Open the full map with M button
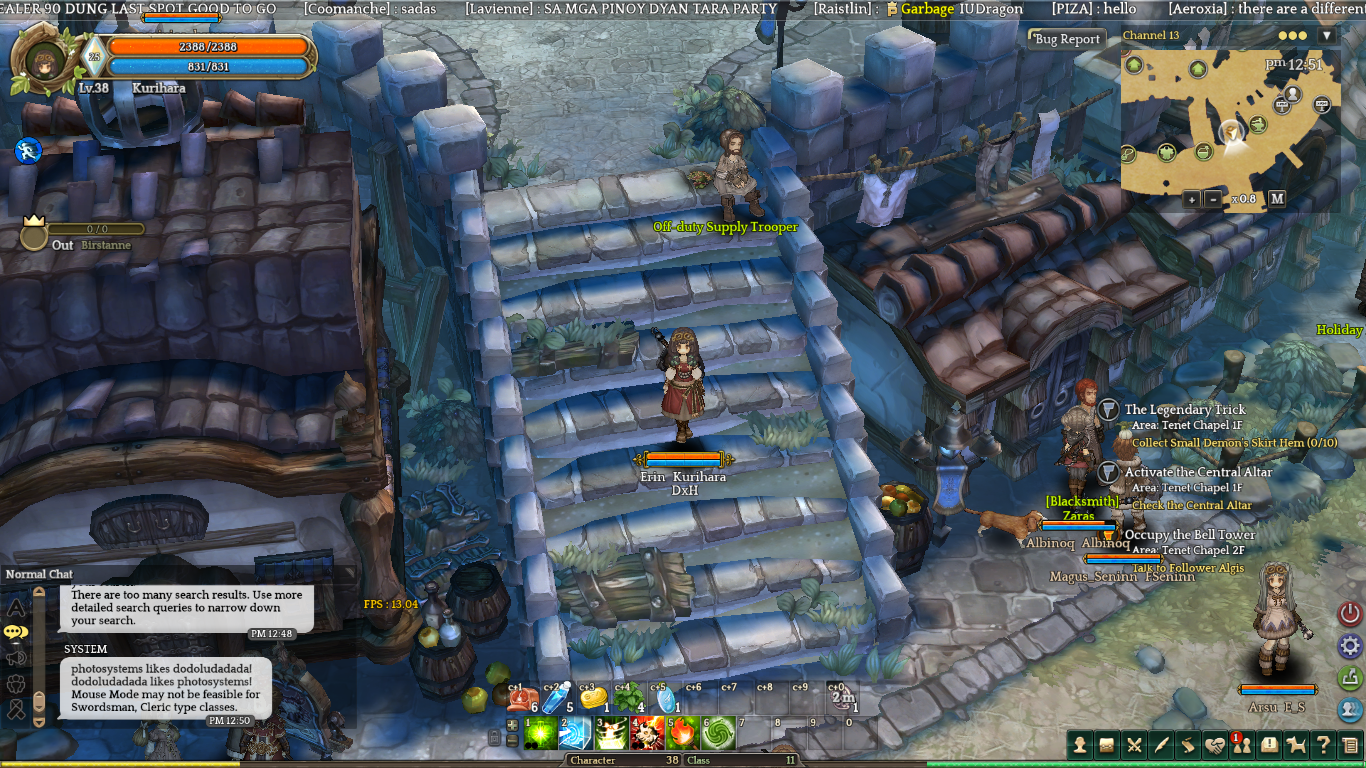Image resolution: width=1366 pixels, height=768 pixels. (1277, 199)
